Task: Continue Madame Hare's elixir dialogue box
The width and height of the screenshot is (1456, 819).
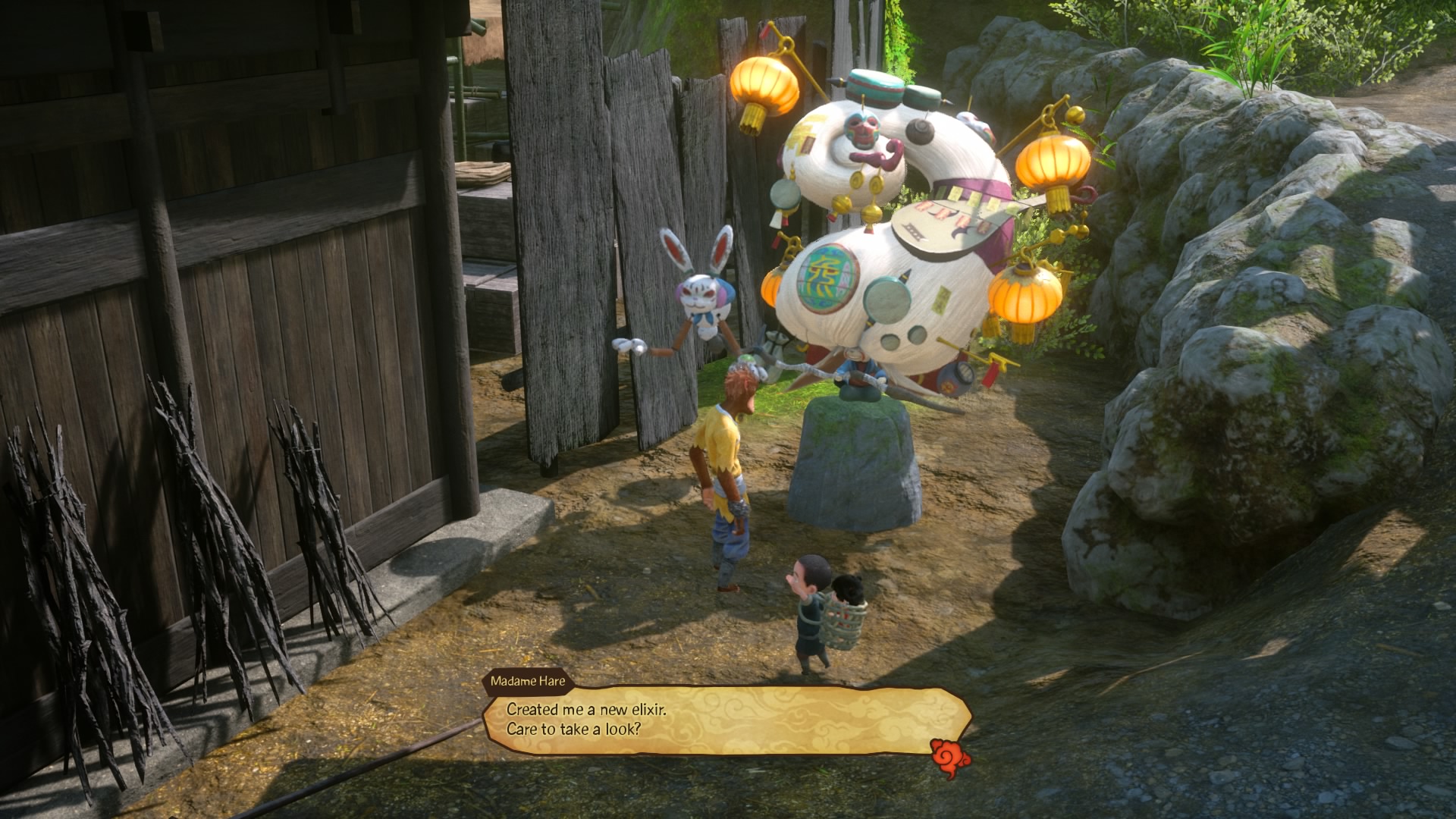Action: (726, 720)
